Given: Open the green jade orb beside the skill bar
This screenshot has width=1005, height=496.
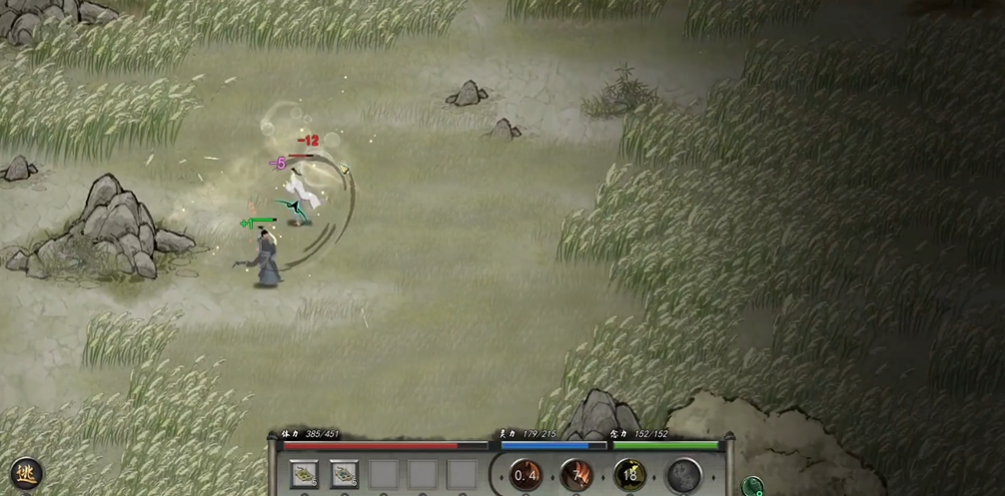Looking at the screenshot, I should (x=752, y=487).
